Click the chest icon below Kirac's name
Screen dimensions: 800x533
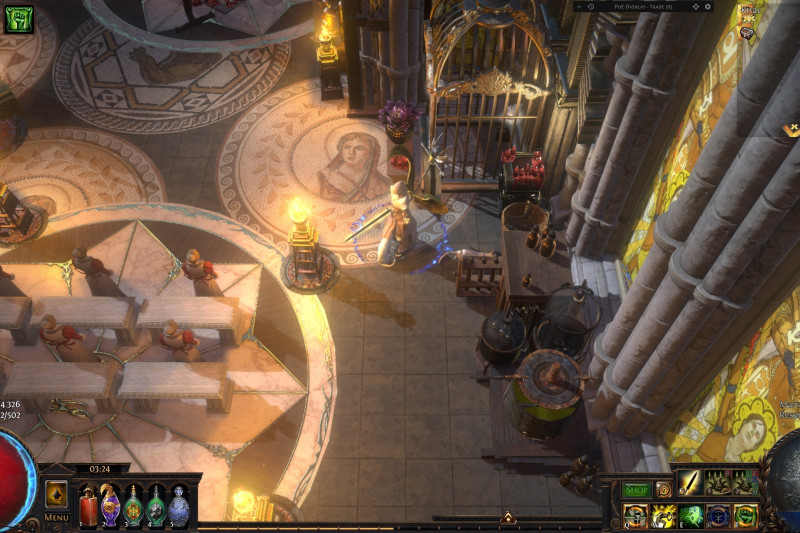(746, 32)
